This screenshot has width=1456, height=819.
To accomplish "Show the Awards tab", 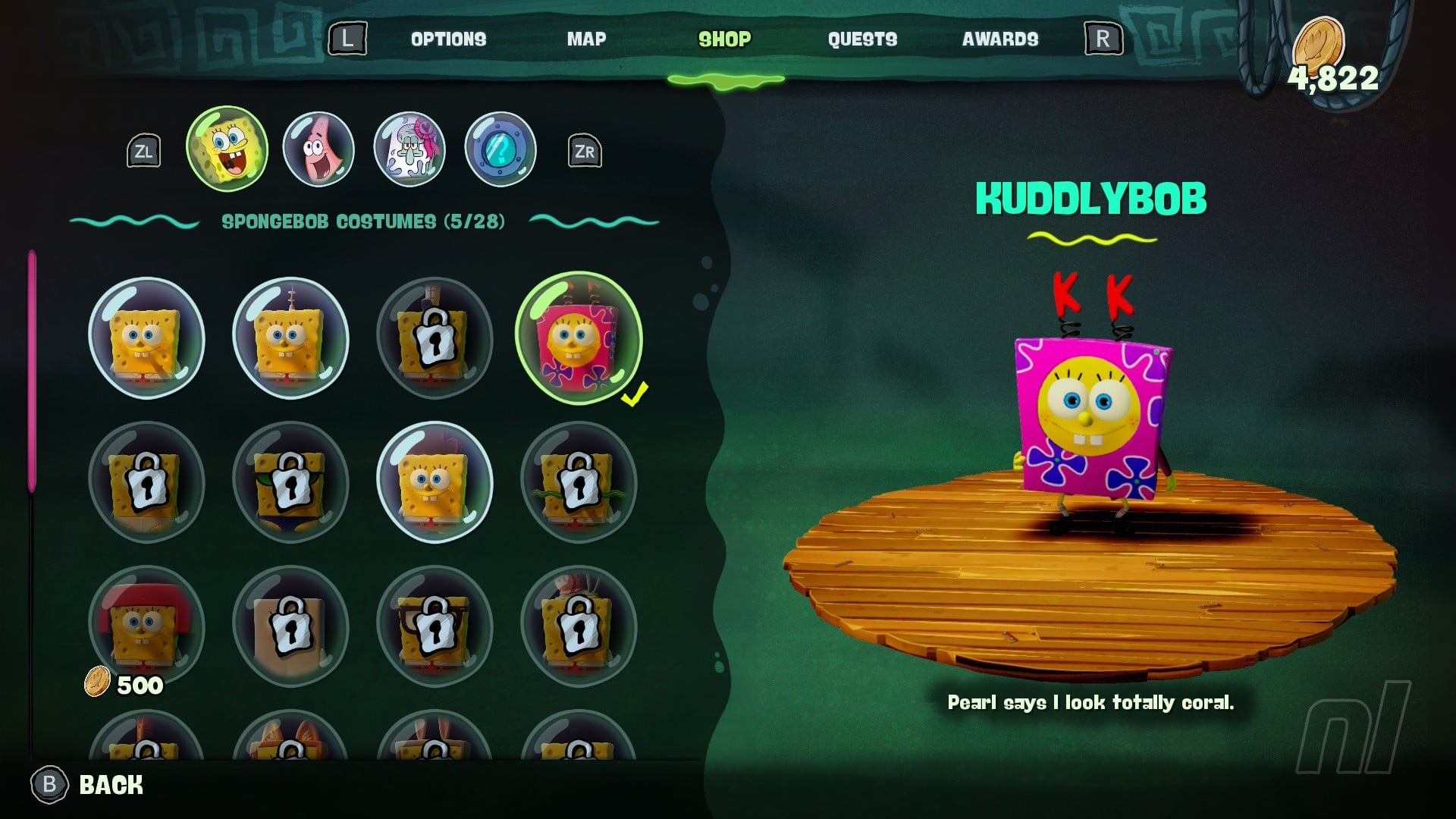I will [x=1000, y=39].
